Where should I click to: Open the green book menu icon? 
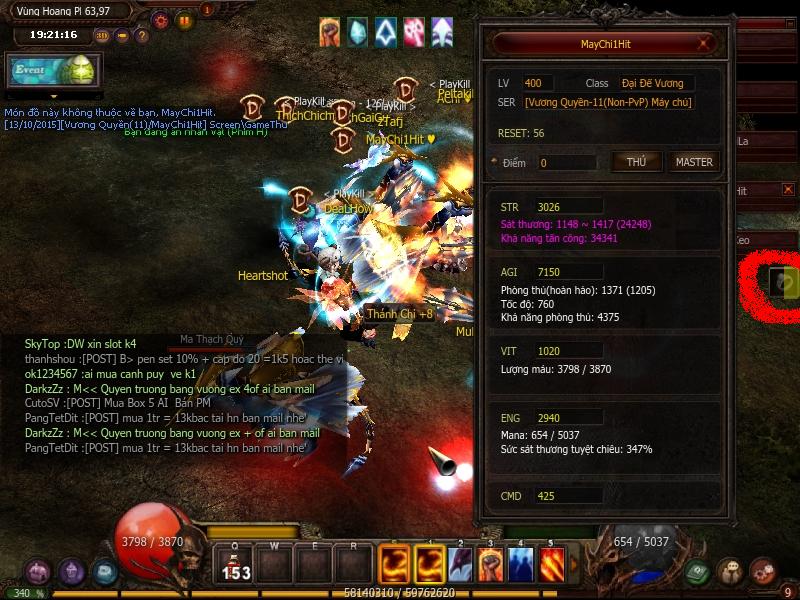point(699,571)
